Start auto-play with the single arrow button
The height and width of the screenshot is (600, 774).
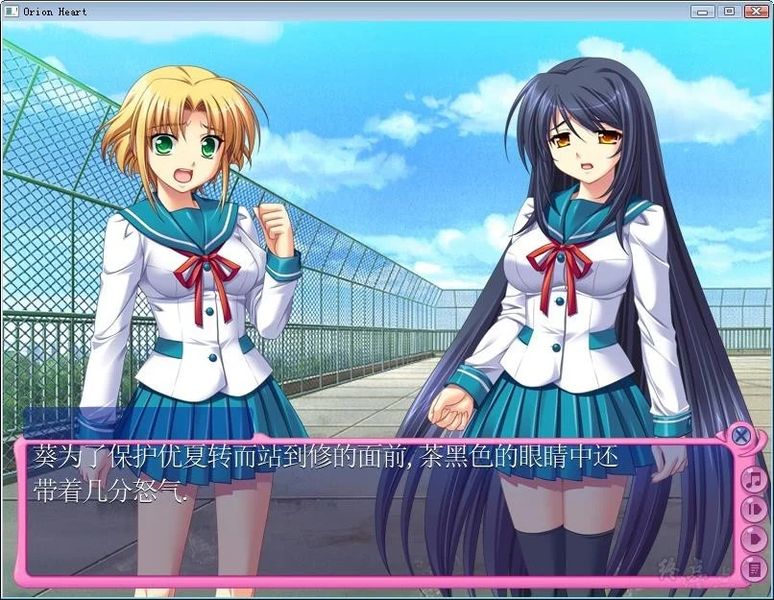coord(753,540)
